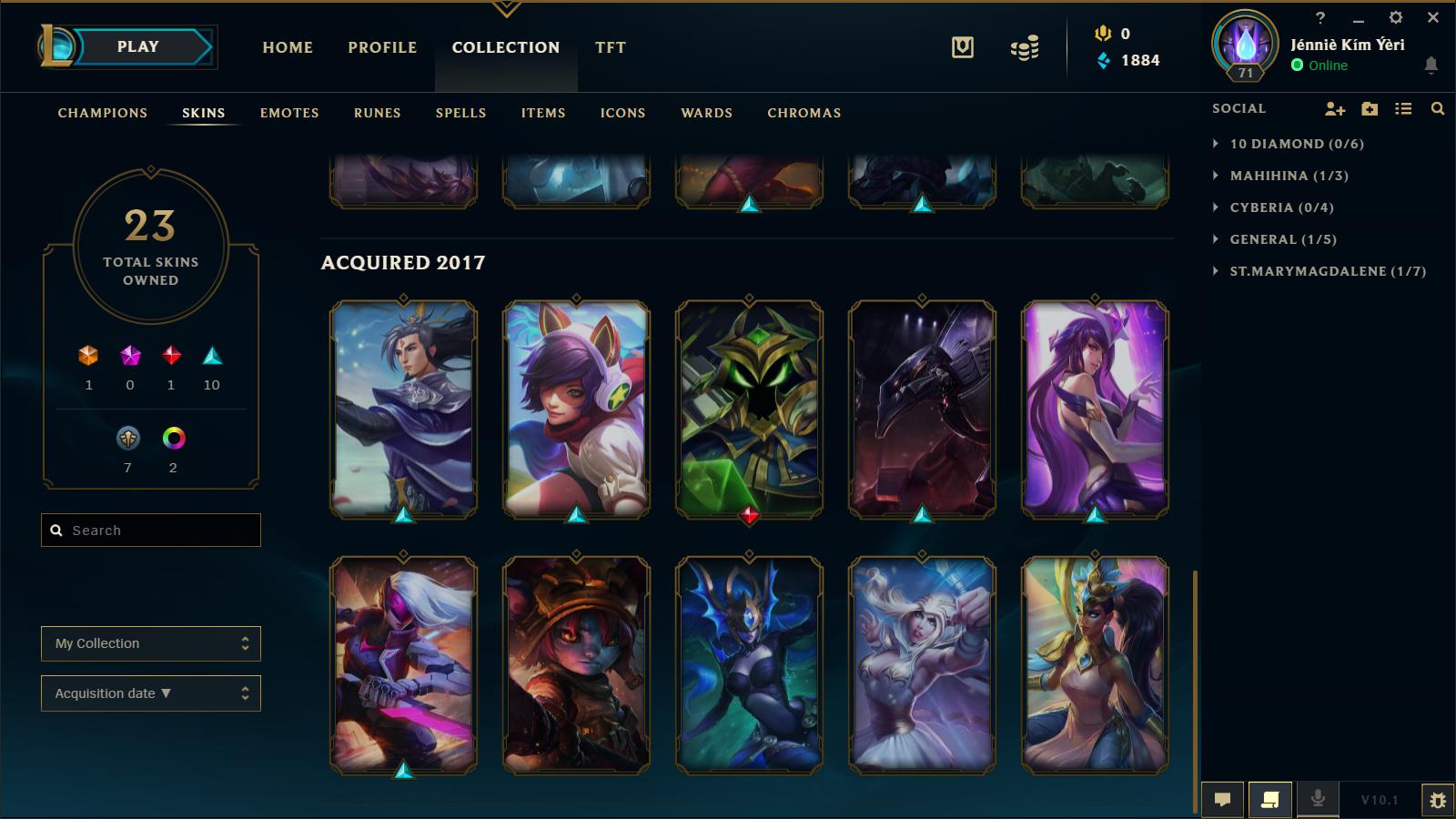Open the TFT menu item
Viewport: 1456px width, 819px height.
609,47
